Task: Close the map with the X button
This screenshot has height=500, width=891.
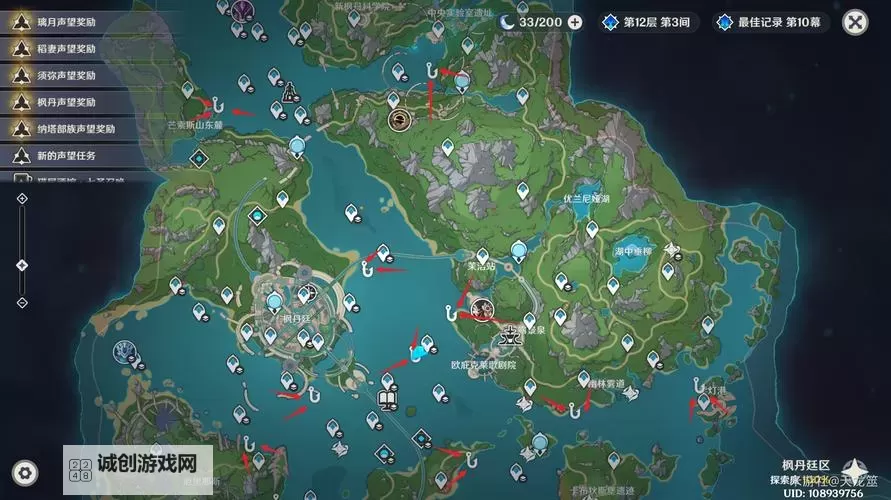Action: 855,21
